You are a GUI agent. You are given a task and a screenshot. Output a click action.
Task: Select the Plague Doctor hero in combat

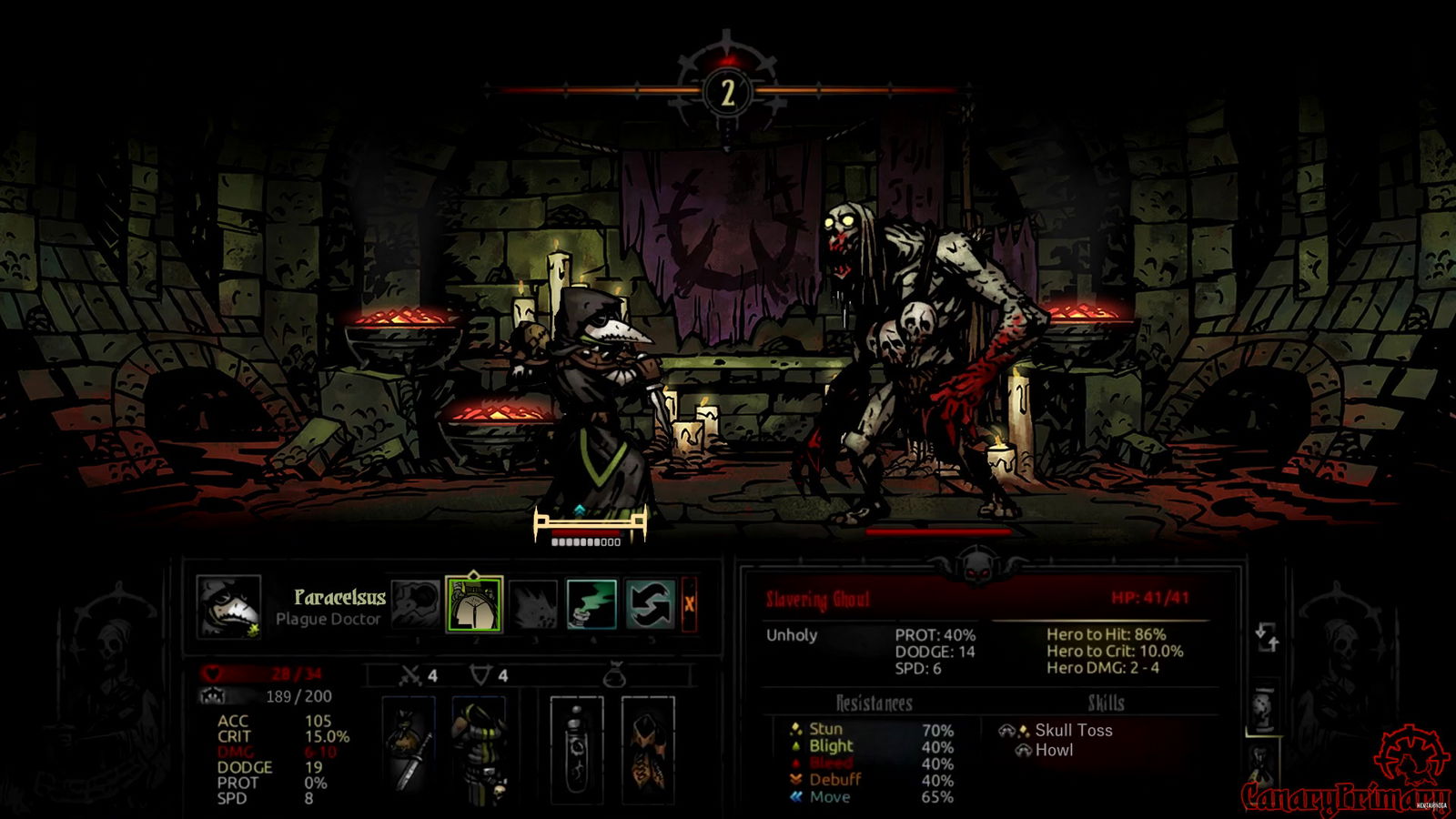click(591, 409)
